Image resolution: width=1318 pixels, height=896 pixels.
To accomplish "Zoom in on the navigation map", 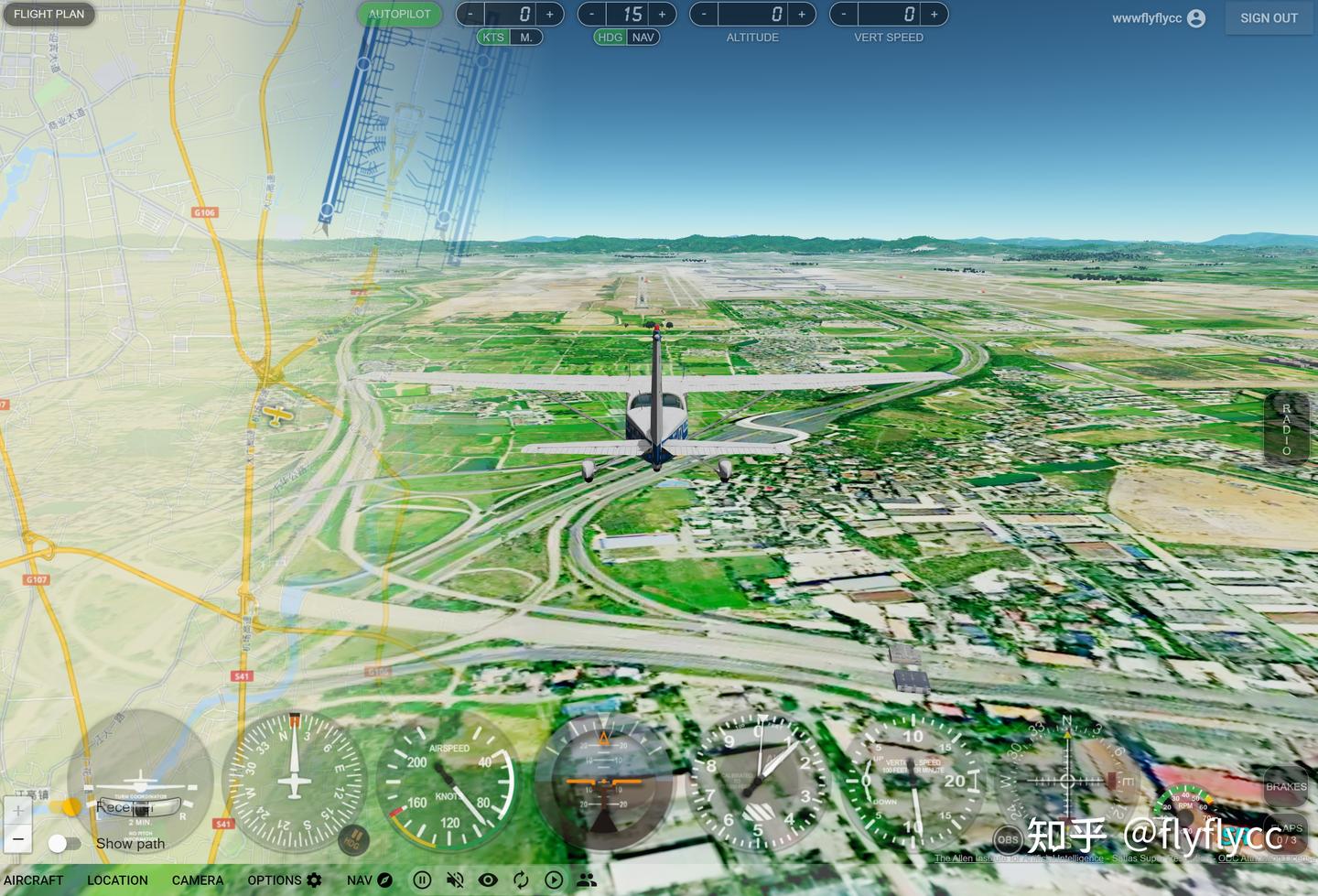I will 18,811.
